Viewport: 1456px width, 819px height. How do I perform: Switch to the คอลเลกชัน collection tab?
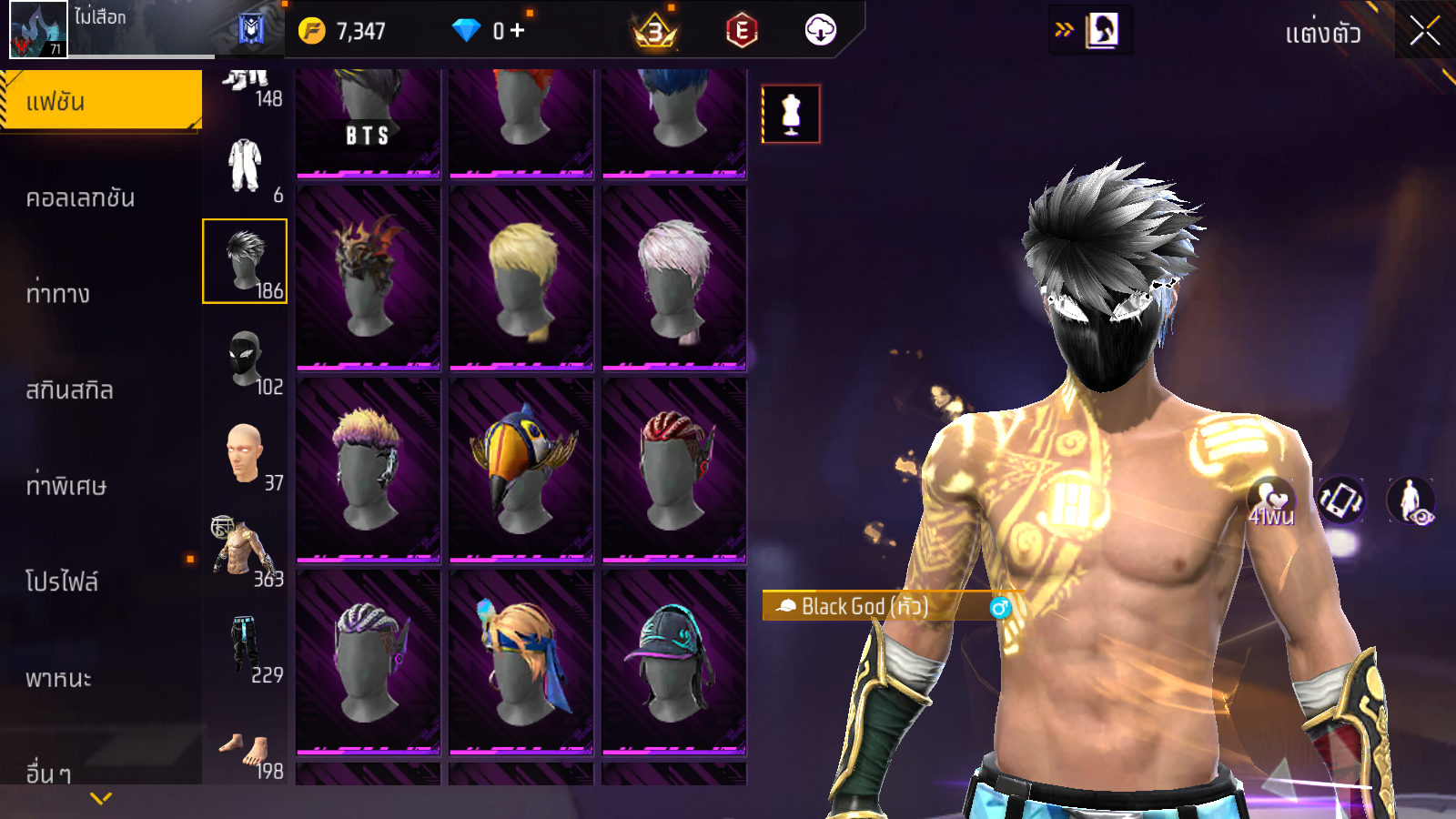80,197
